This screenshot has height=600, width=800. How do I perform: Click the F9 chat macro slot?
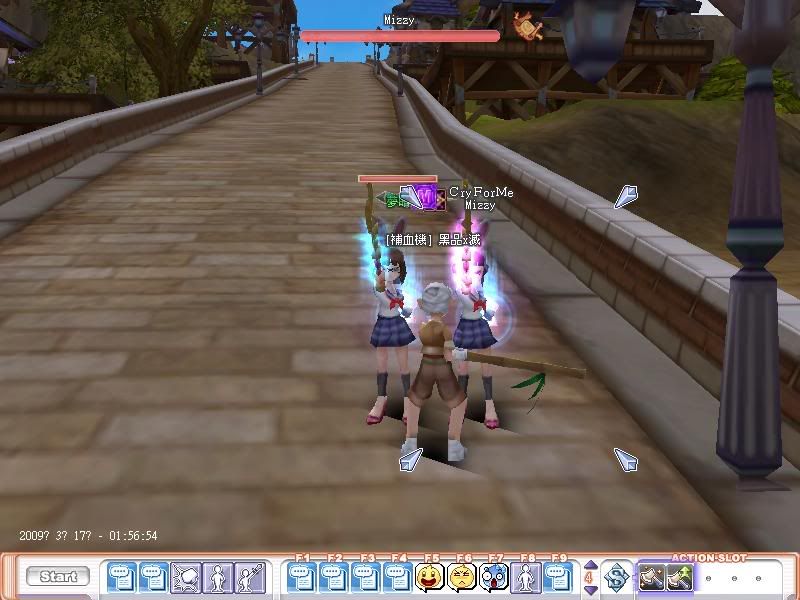(x=558, y=577)
